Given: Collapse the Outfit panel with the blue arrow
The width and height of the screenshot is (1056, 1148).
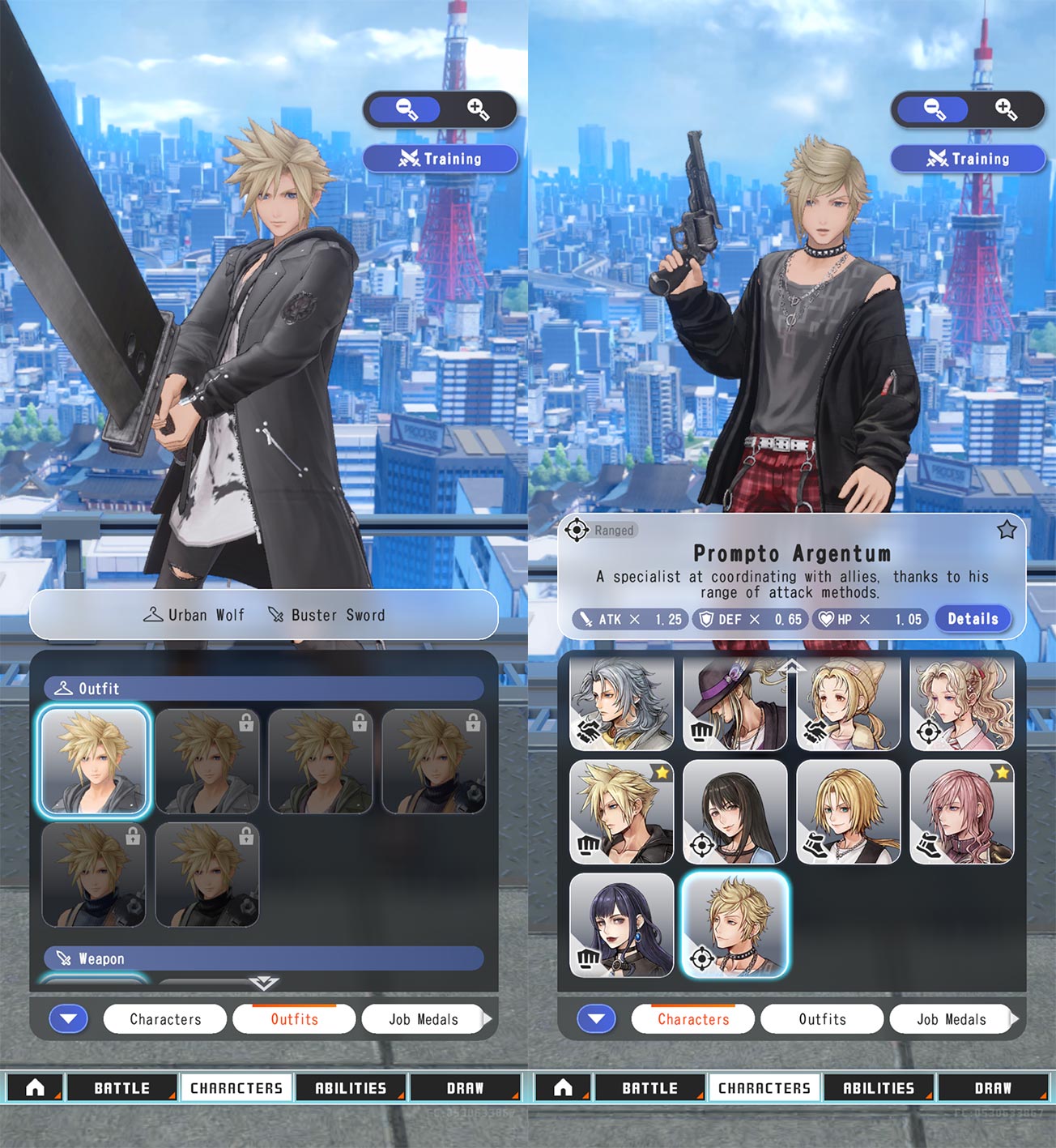Looking at the screenshot, I should tap(69, 1019).
